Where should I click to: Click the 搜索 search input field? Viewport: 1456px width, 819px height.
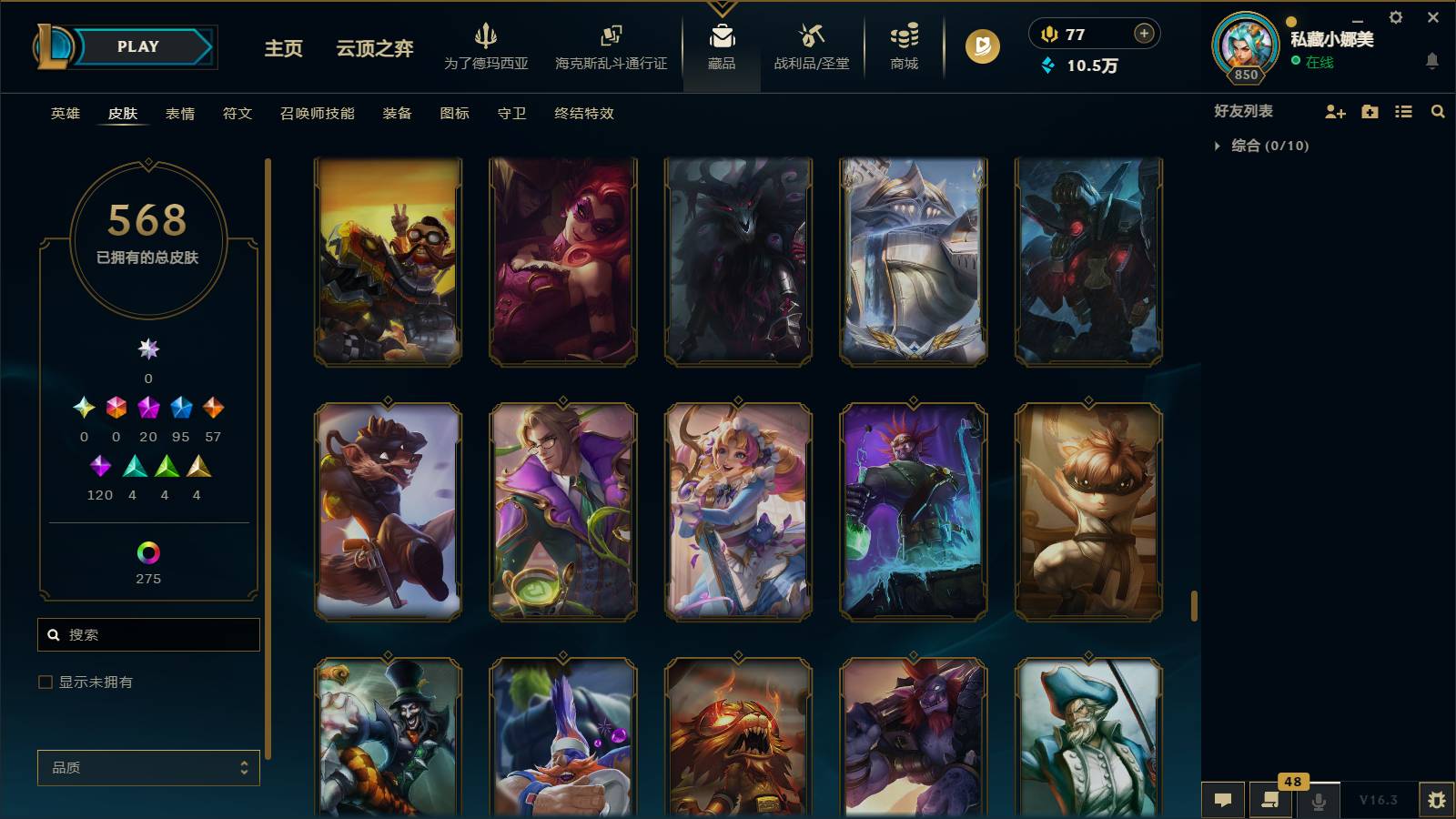(x=148, y=634)
